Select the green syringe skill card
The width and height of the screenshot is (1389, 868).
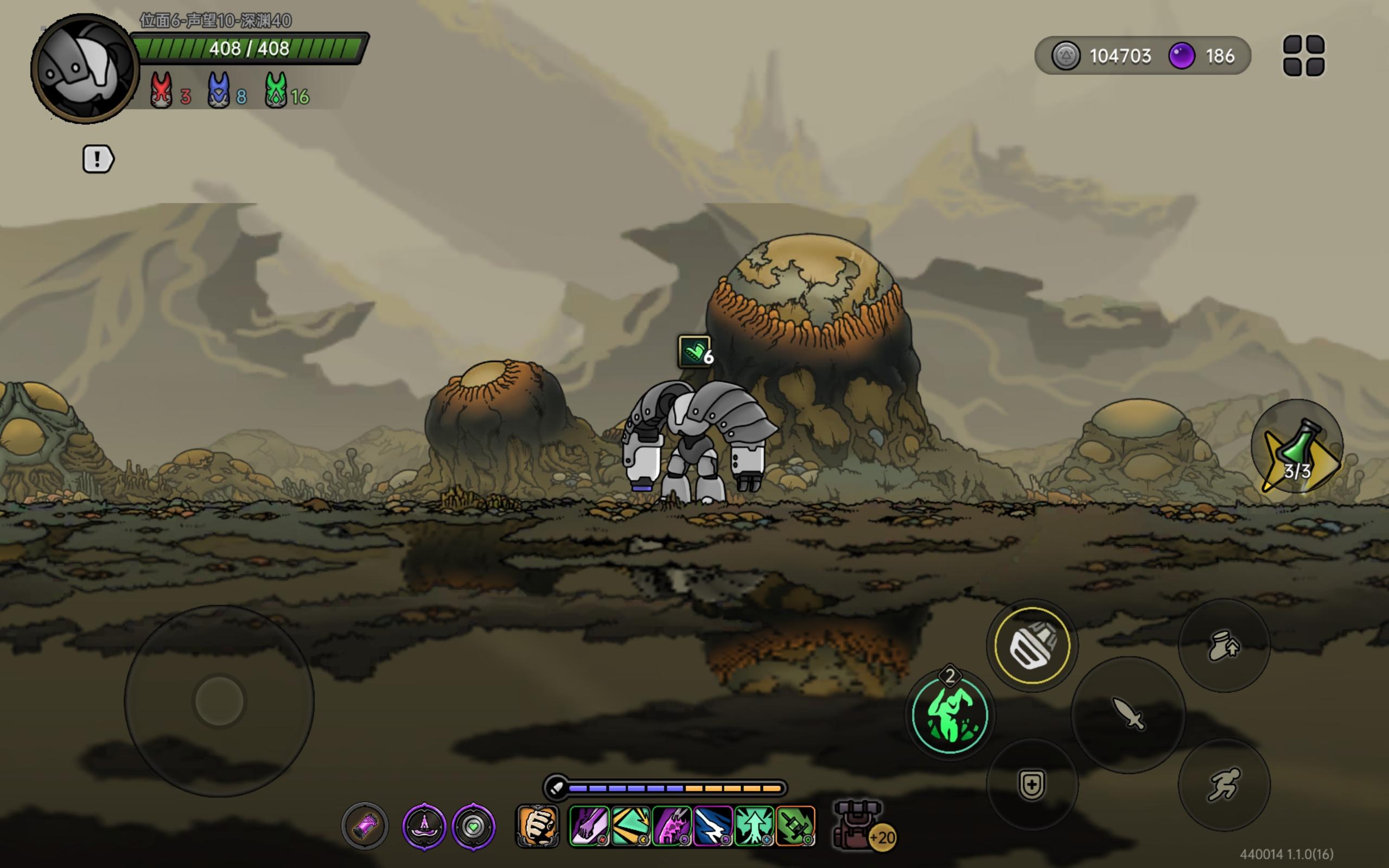coord(795,827)
